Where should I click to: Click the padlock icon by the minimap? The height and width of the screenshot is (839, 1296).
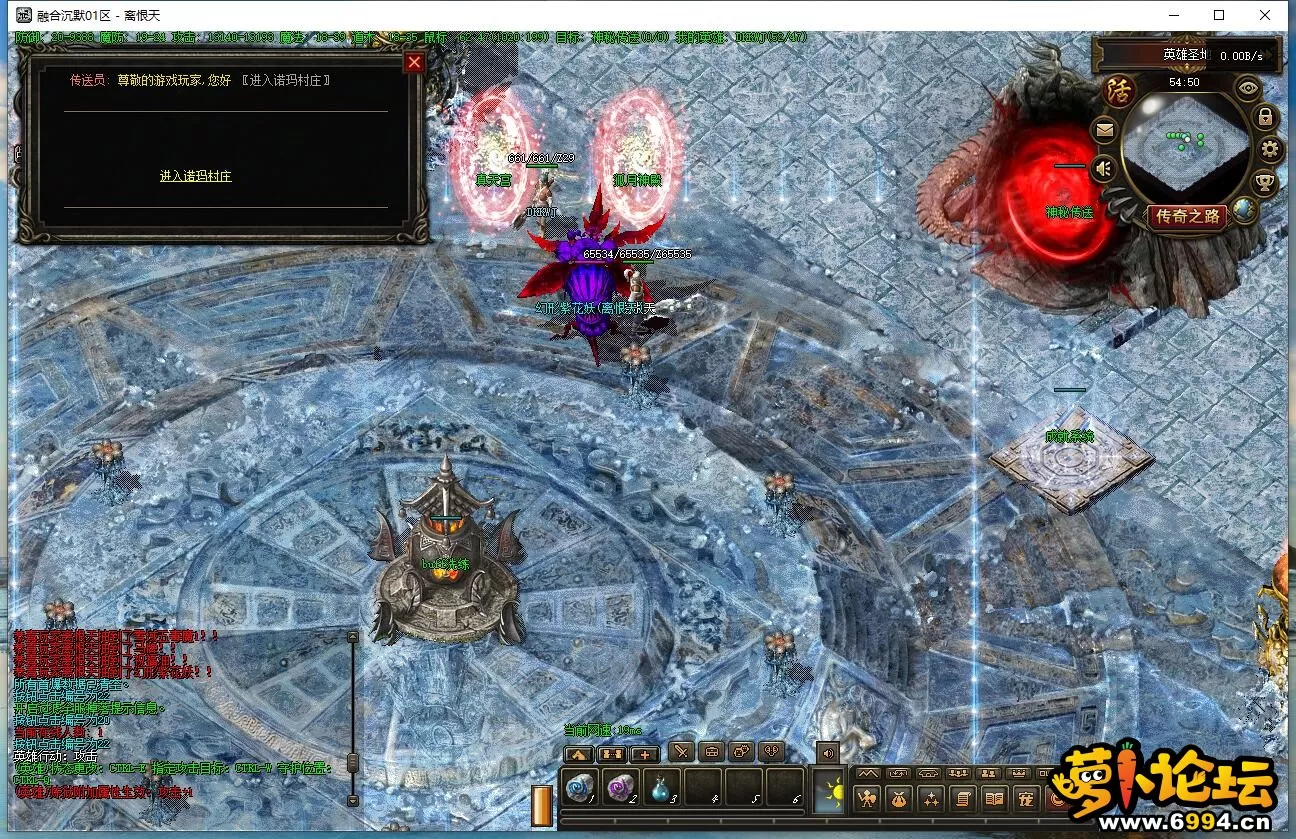(x=1265, y=118)
